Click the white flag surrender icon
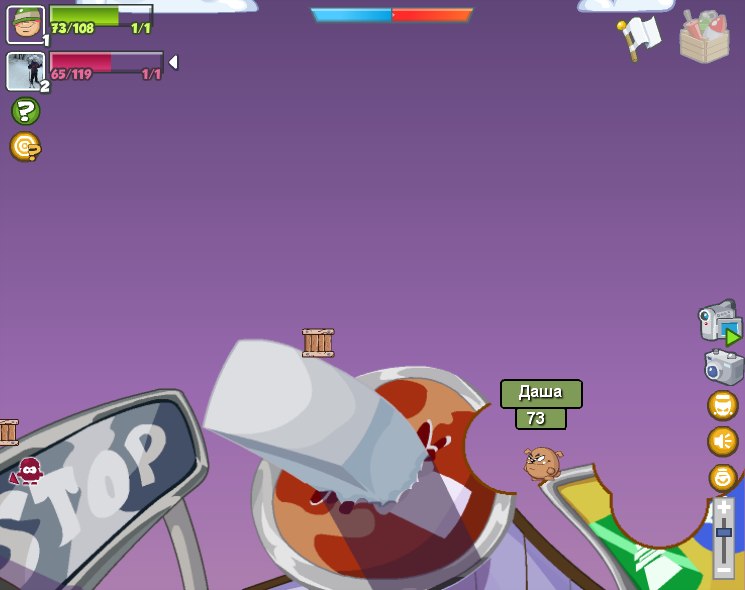745x590 pixels. (x=638, y=38)
